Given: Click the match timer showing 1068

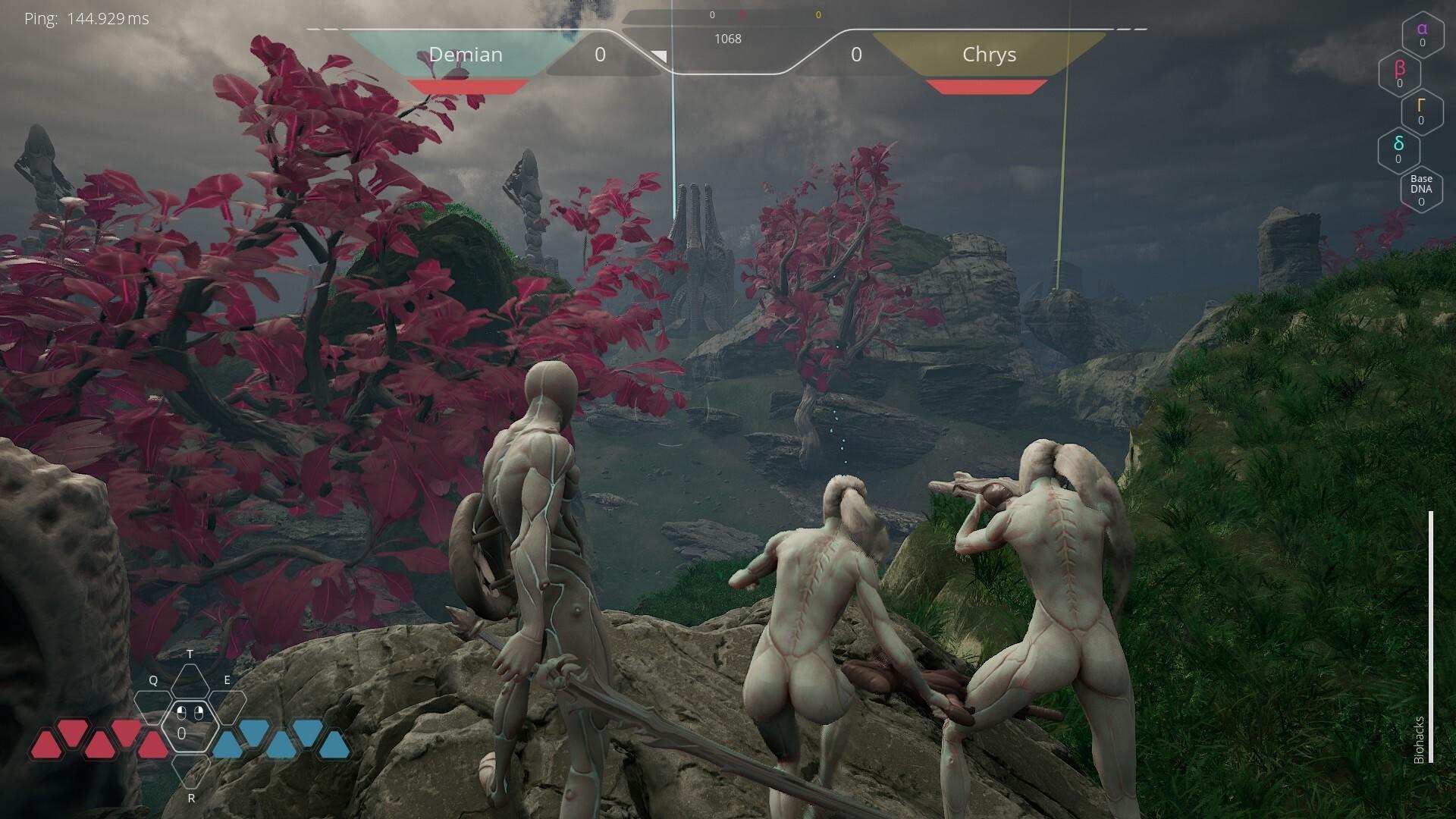Looking at the screenshot, I should pyautogui.click(x=729, y=39).
